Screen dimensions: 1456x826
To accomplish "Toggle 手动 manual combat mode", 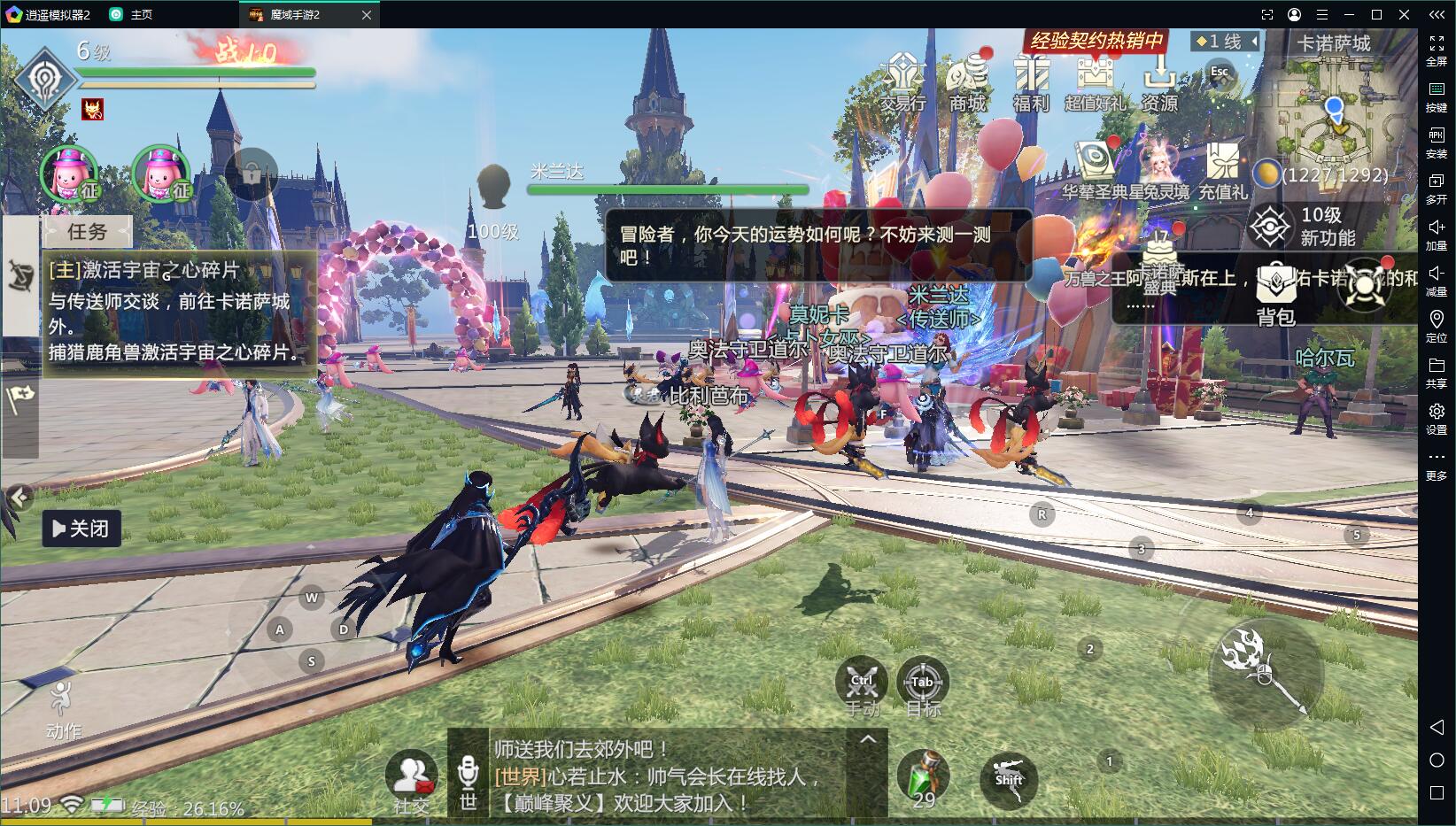I will coord(862,687).
